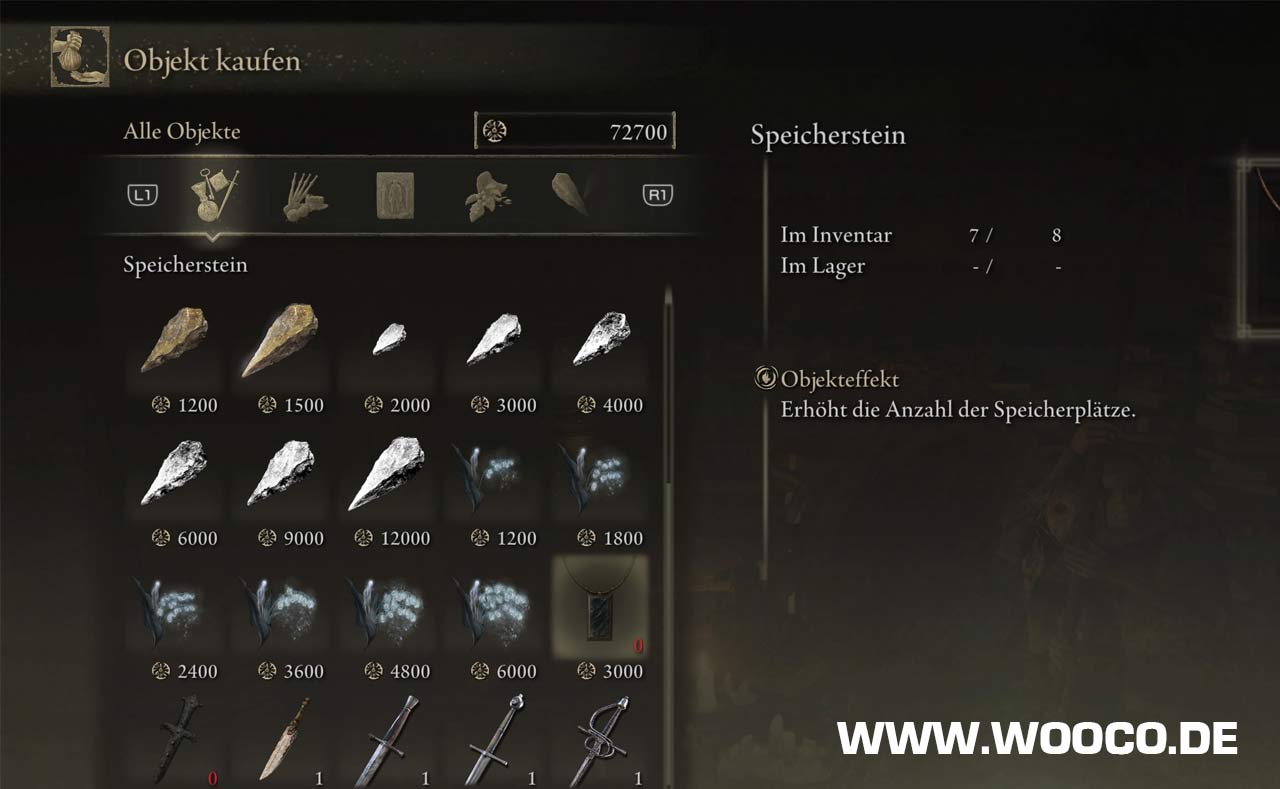Switch to the flower materials tab
This screenshot has height=789, width=1280.
click(488, 195)
